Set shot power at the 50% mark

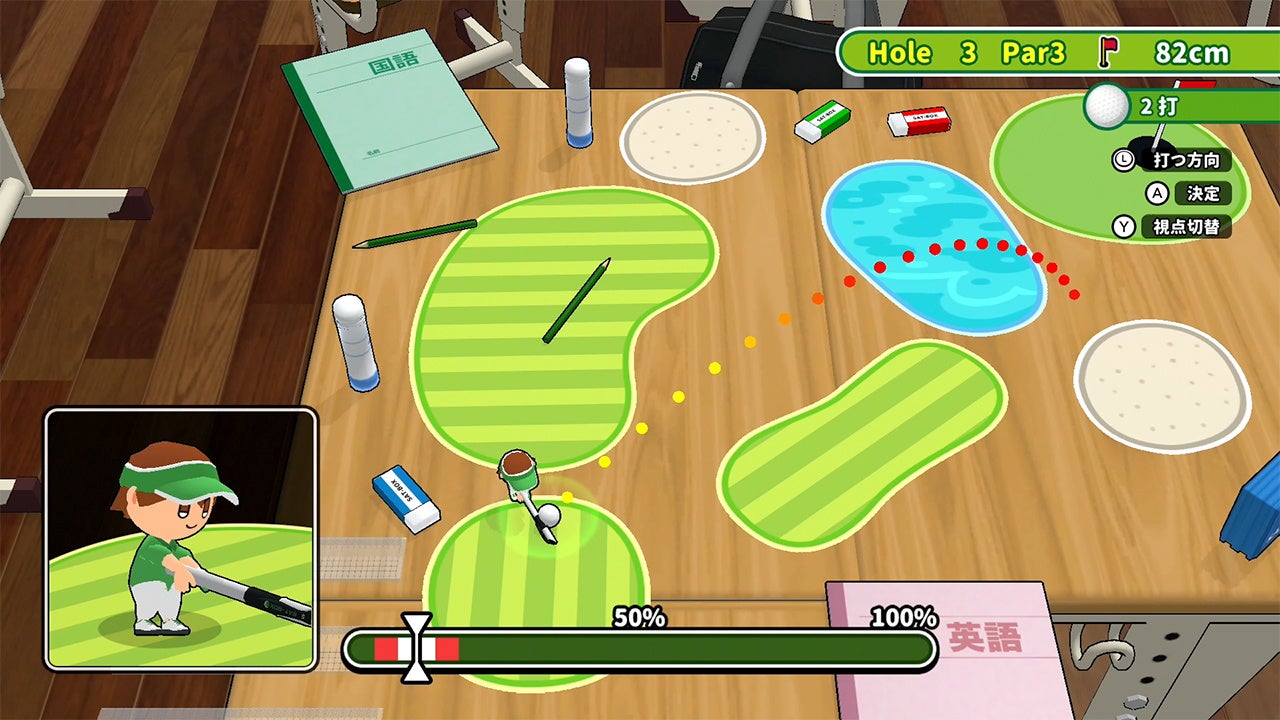tap(640, 650)
